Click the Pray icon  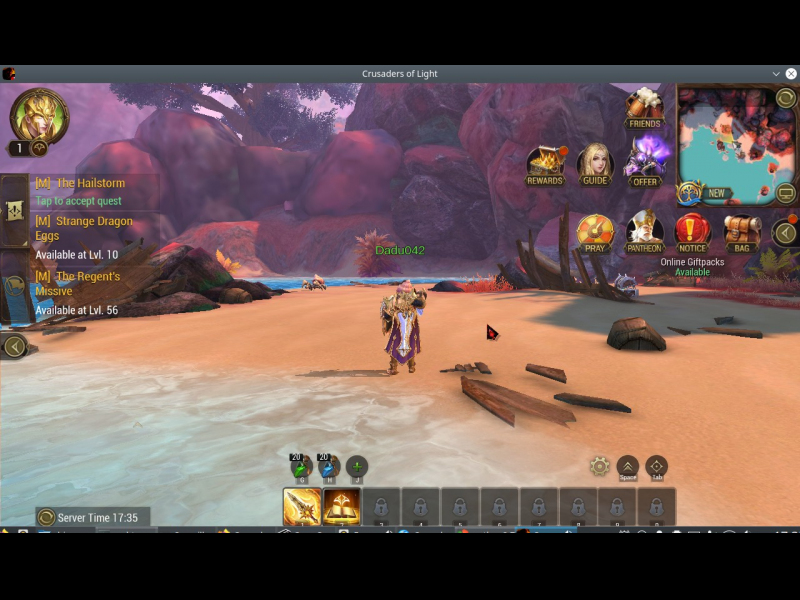(x=595, y=232)
